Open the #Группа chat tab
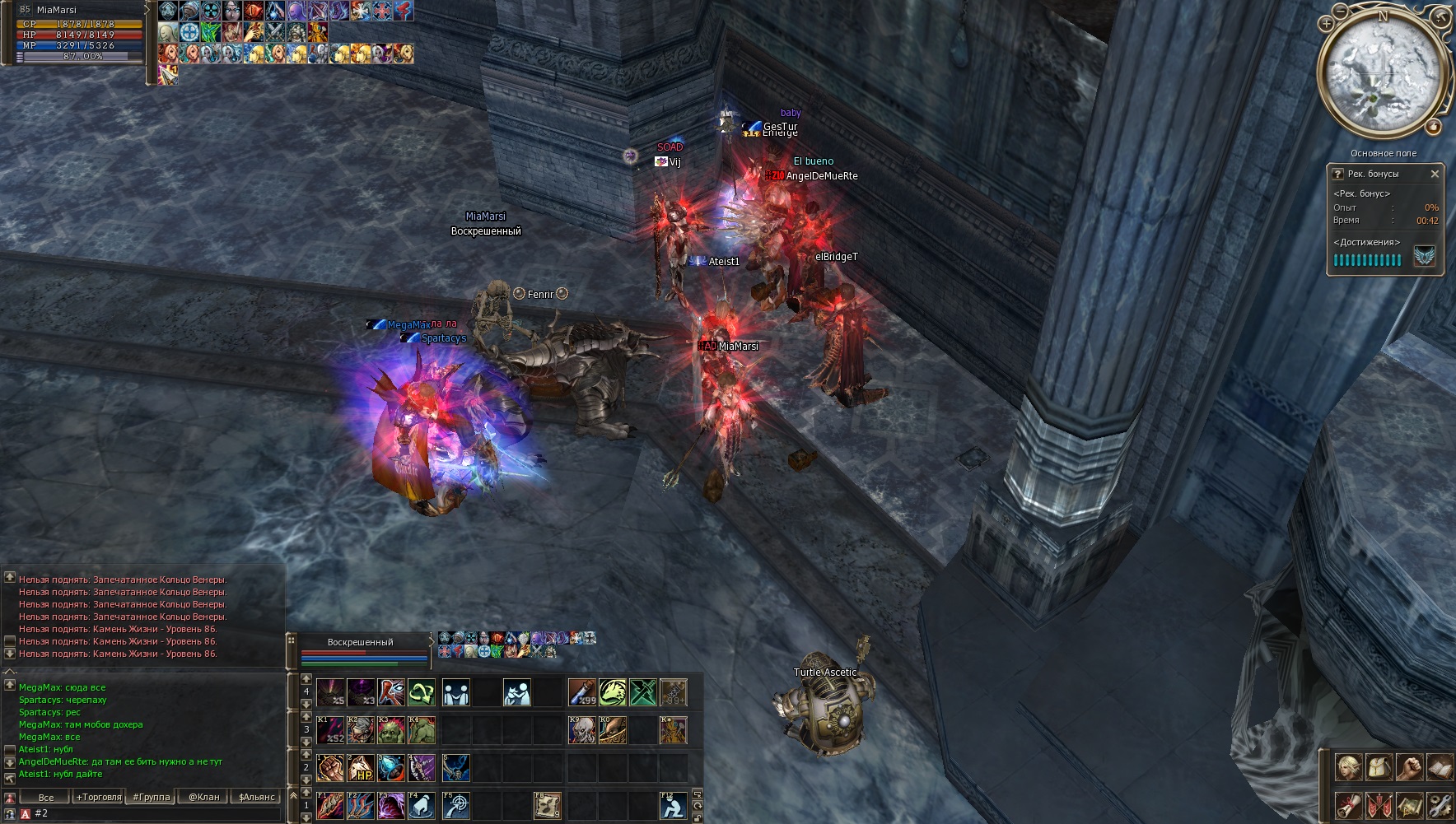Screen dimensions: 1456x824 point(152,797)
